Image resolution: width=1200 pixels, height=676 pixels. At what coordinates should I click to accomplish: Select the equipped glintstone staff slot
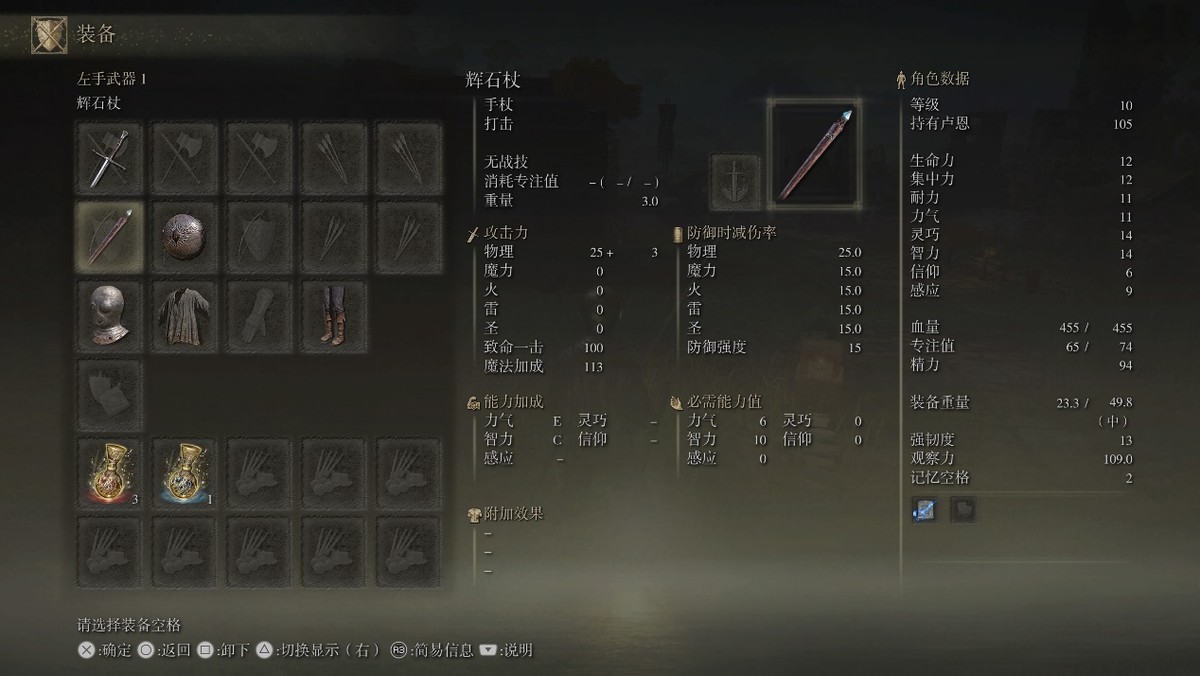110,237
